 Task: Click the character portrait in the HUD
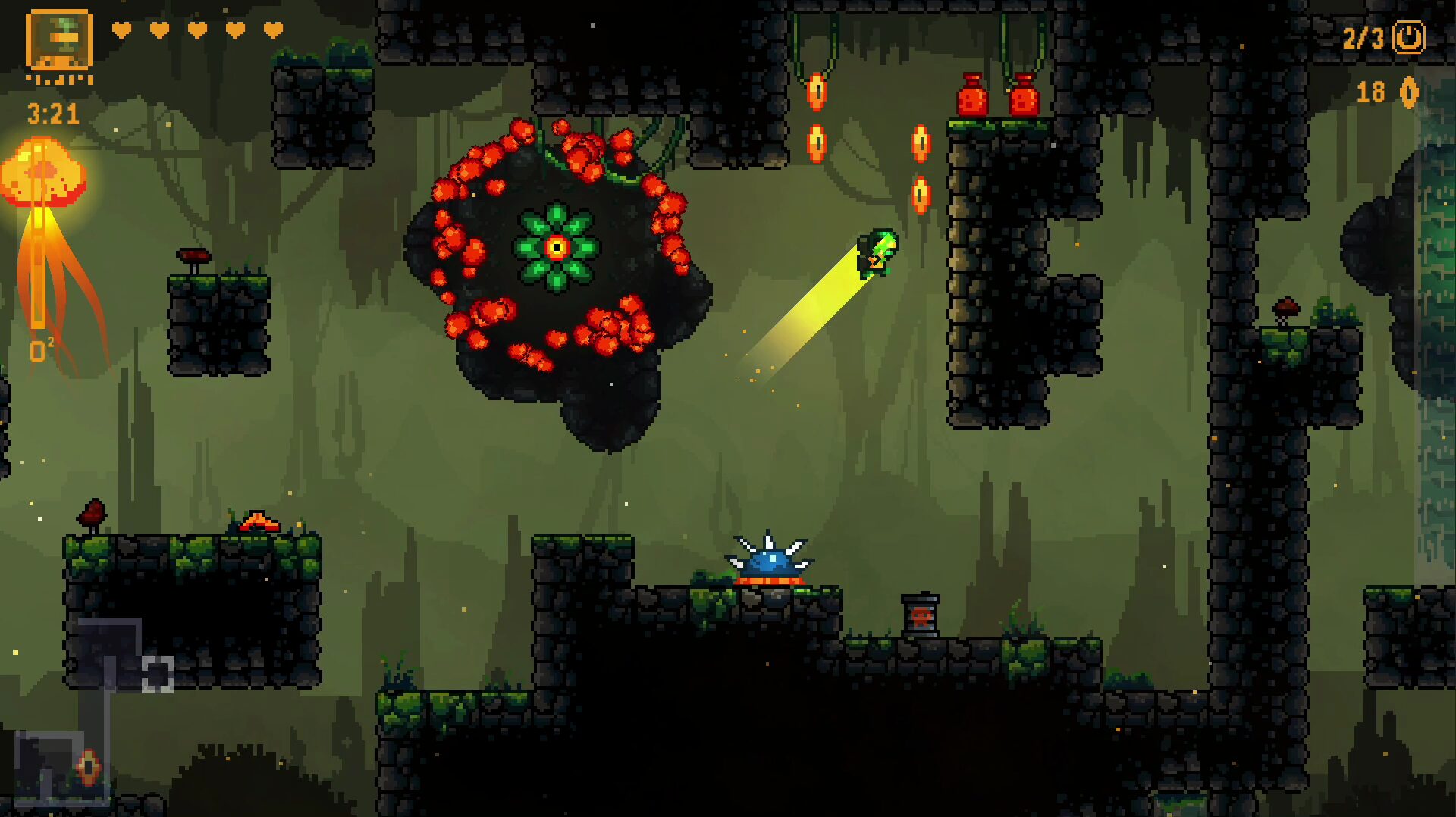point(58,41)
